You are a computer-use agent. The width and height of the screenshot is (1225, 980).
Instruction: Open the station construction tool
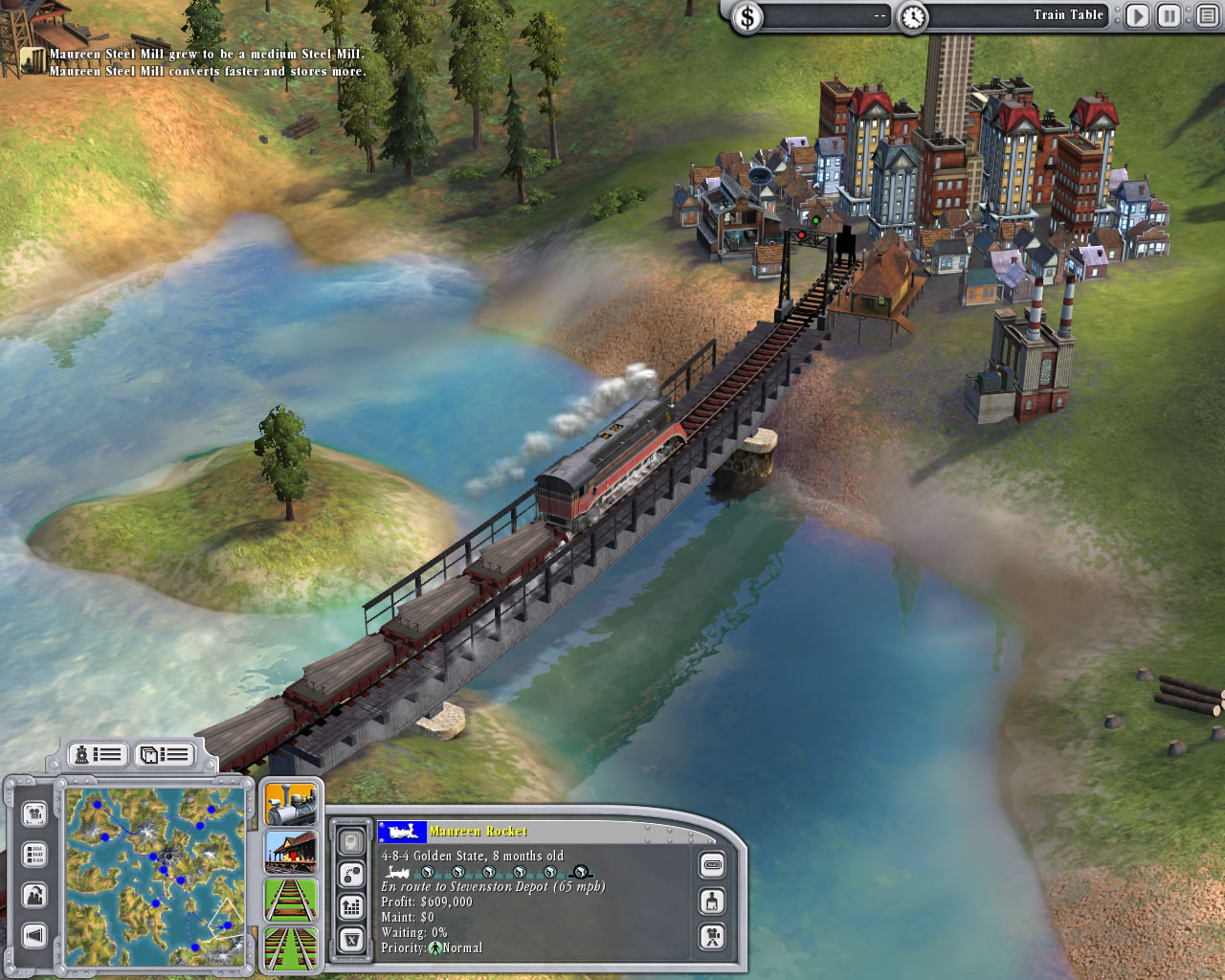(x=292, y=853)
